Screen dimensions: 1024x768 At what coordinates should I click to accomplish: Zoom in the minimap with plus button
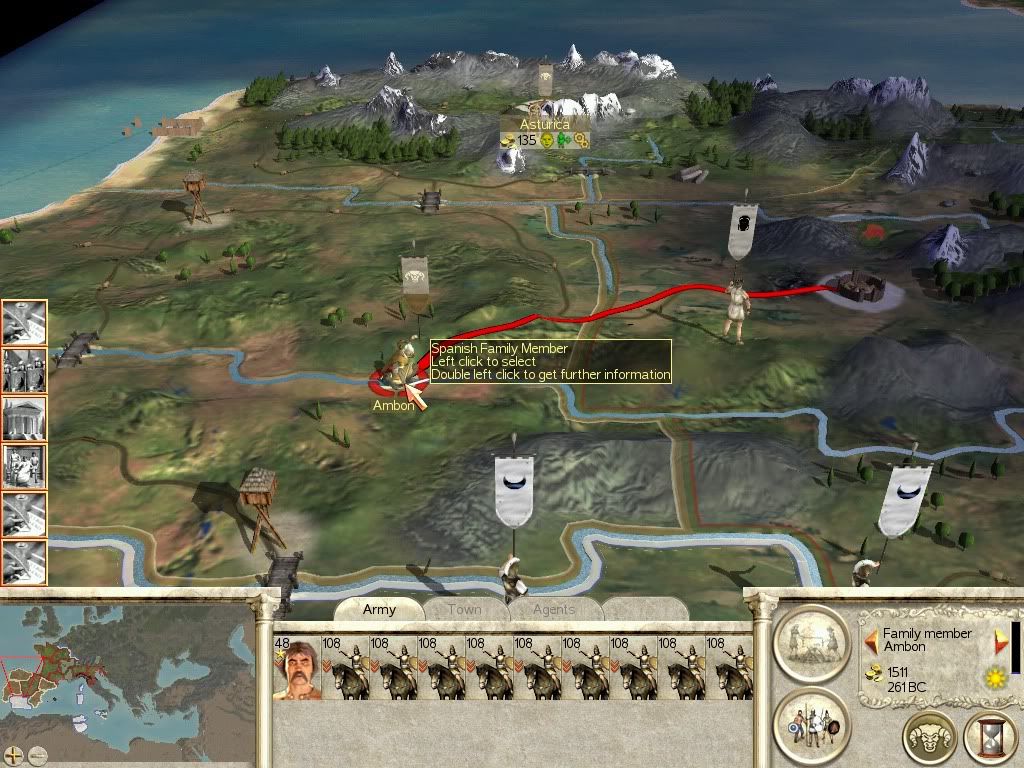pyautogui.click(x=15, y=755)
